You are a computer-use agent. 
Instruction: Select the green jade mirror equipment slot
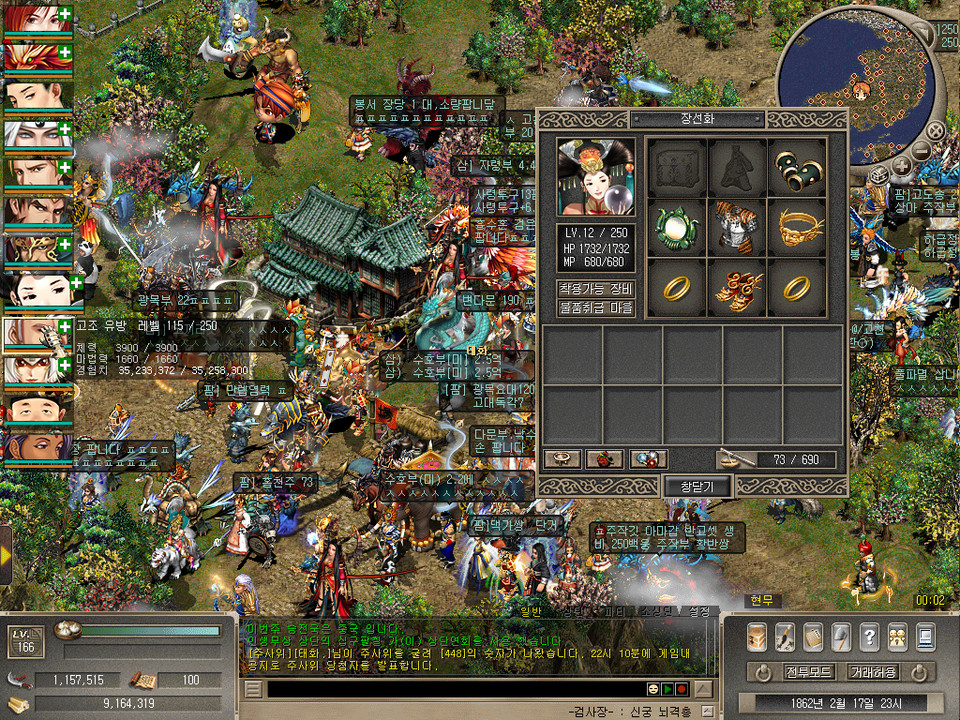675,227
